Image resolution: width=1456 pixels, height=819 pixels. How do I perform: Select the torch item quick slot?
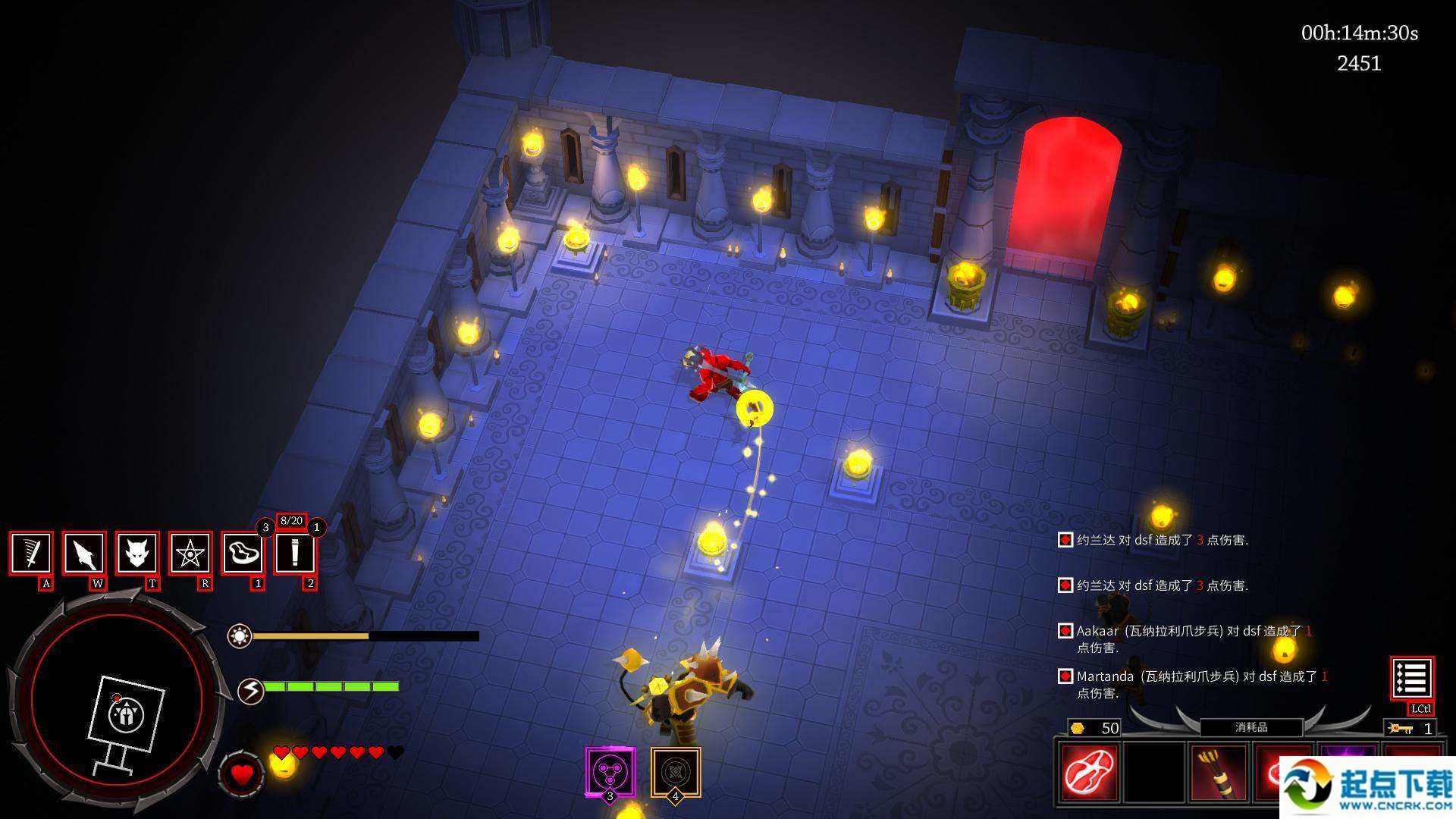coord(294,553)
